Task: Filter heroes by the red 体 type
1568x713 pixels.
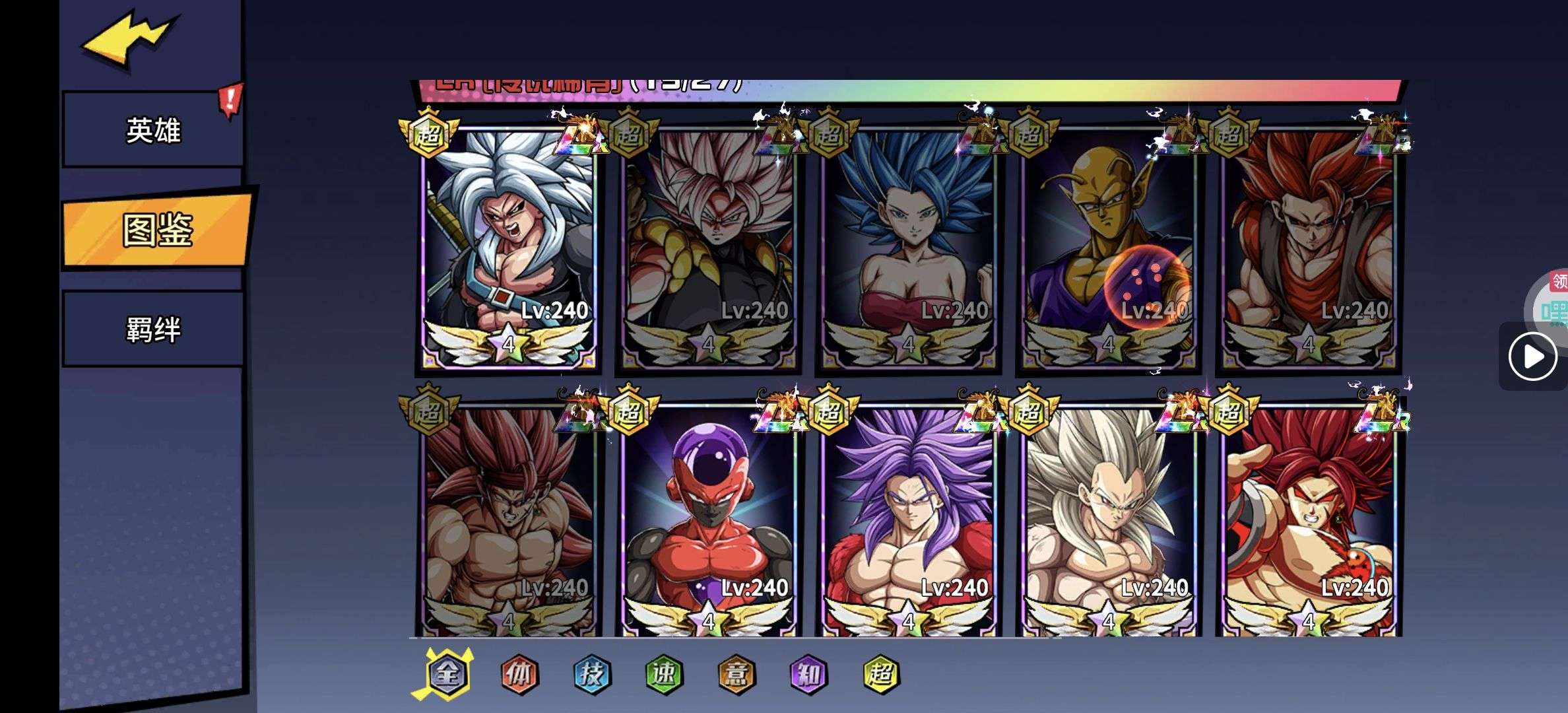Action: tap(520, 674)
